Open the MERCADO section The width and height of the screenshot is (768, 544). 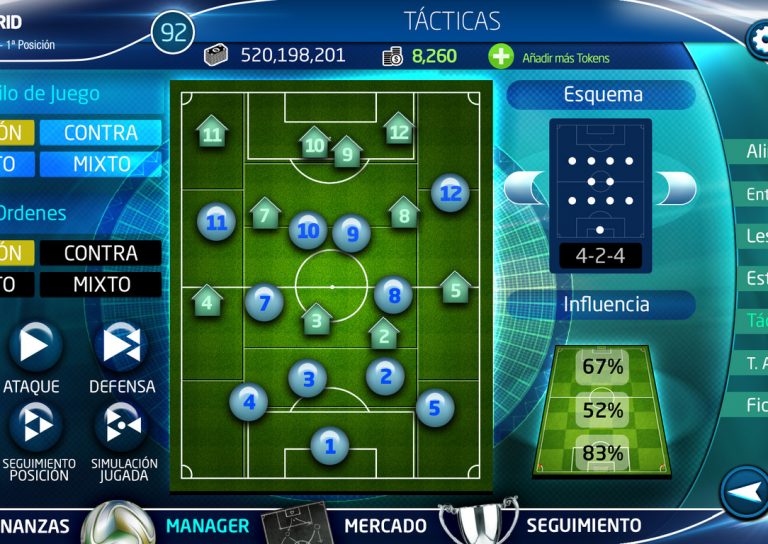click(385, 525)
